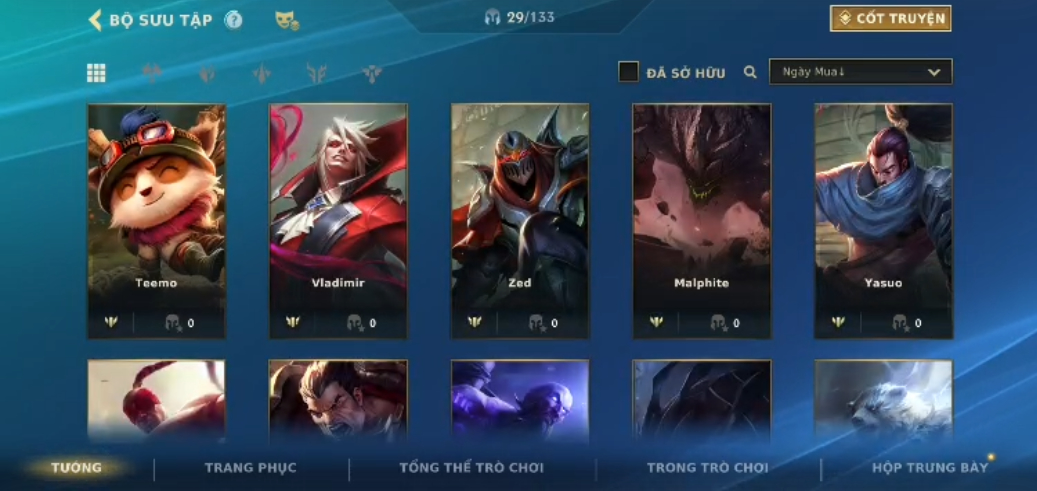Choose the Vladimir champion card
Viewport: 1037px width, 491px height.
tap(338, 220)
